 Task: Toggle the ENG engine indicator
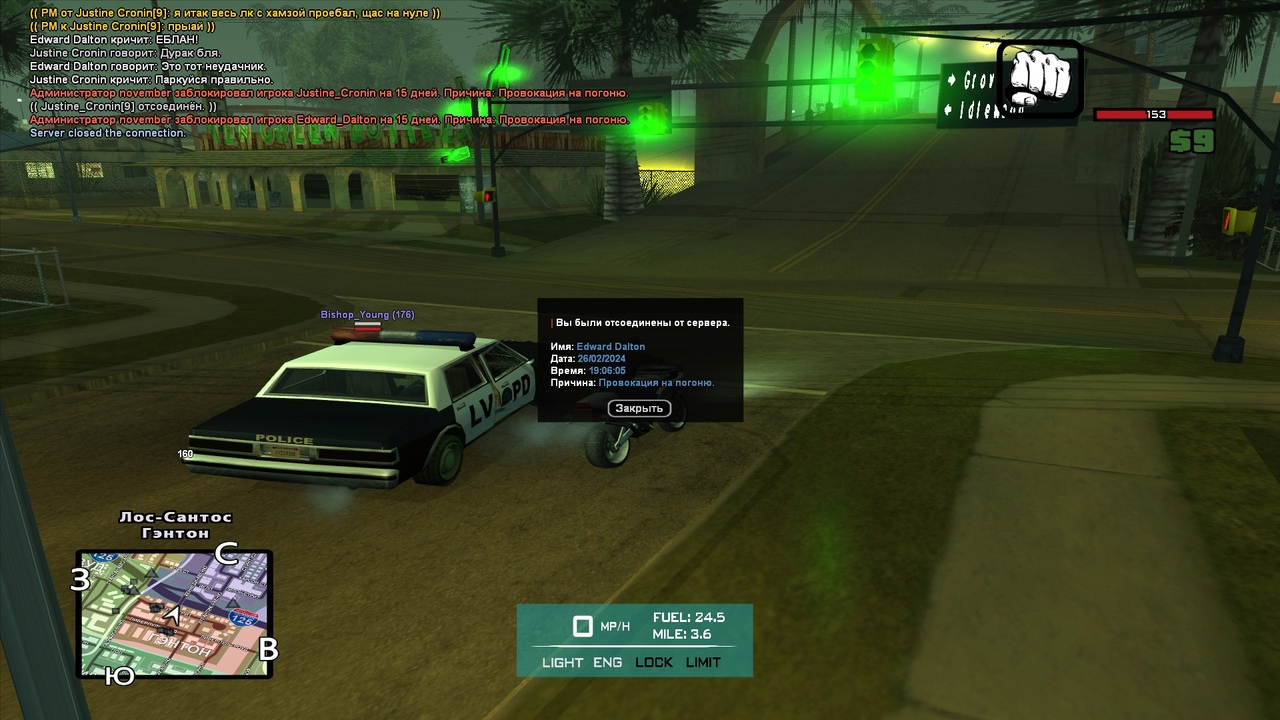pyautogui.click(x=607, y=662)
